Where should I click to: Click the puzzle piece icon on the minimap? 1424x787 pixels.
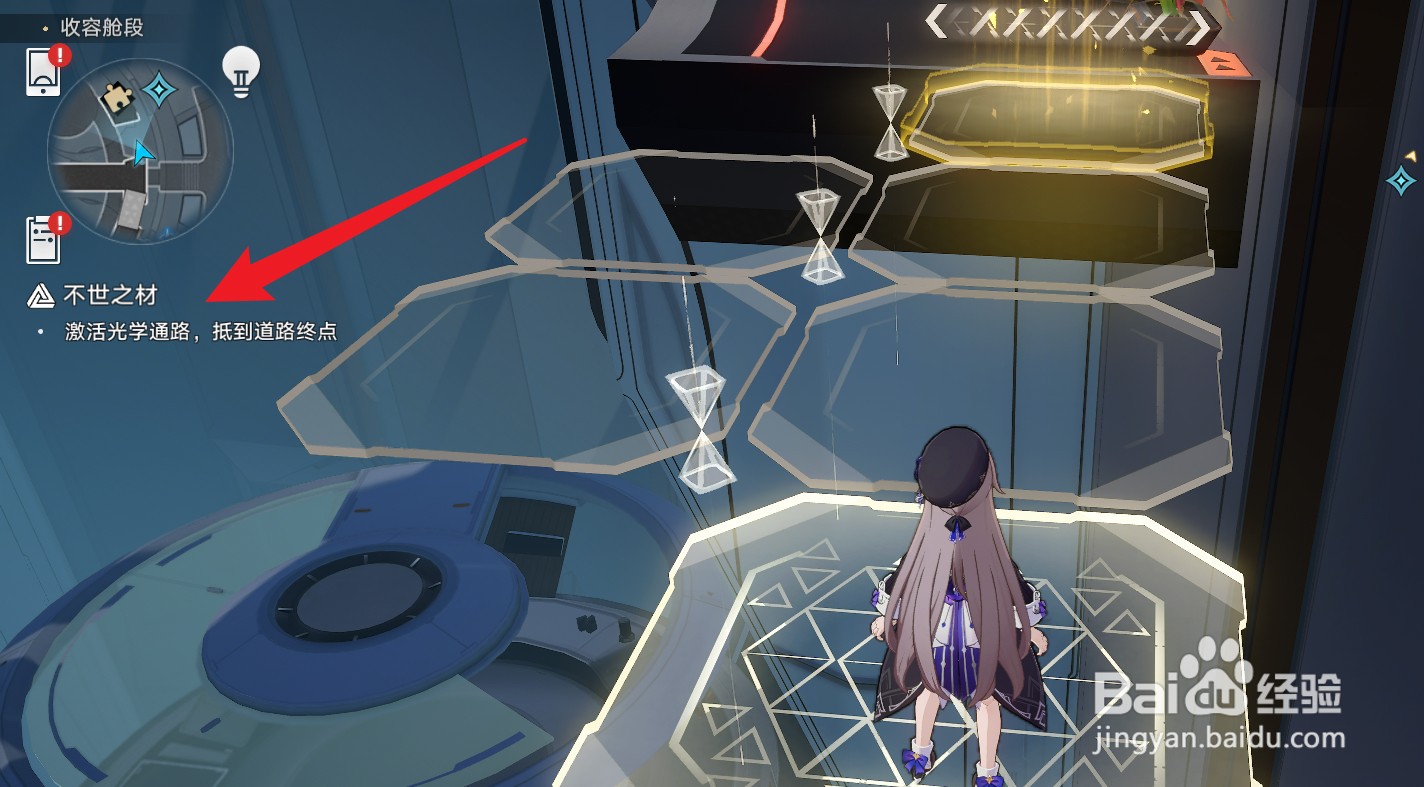[120, 97]
